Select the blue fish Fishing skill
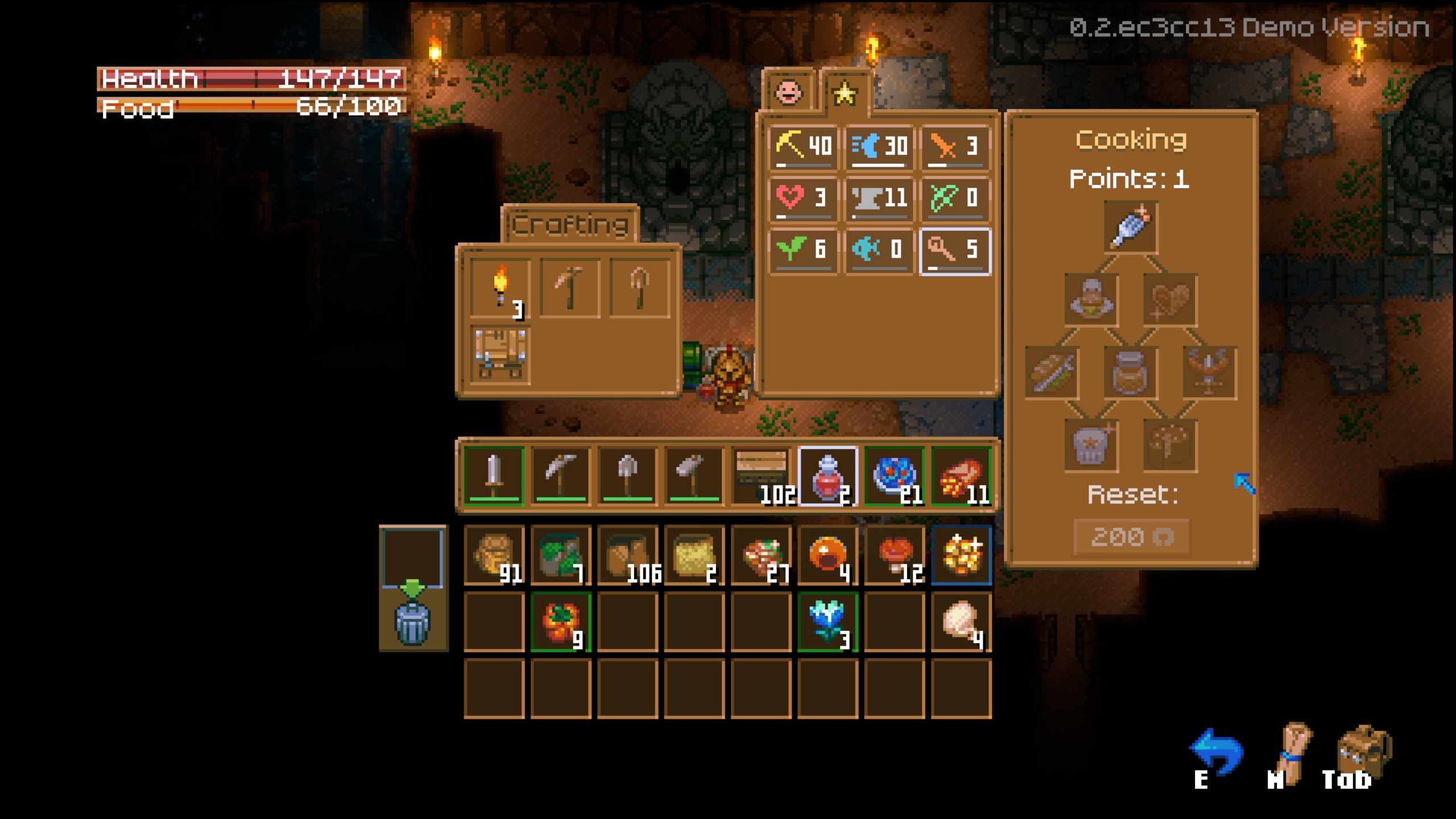1456x819 pixels. click(x=879, y=250)
